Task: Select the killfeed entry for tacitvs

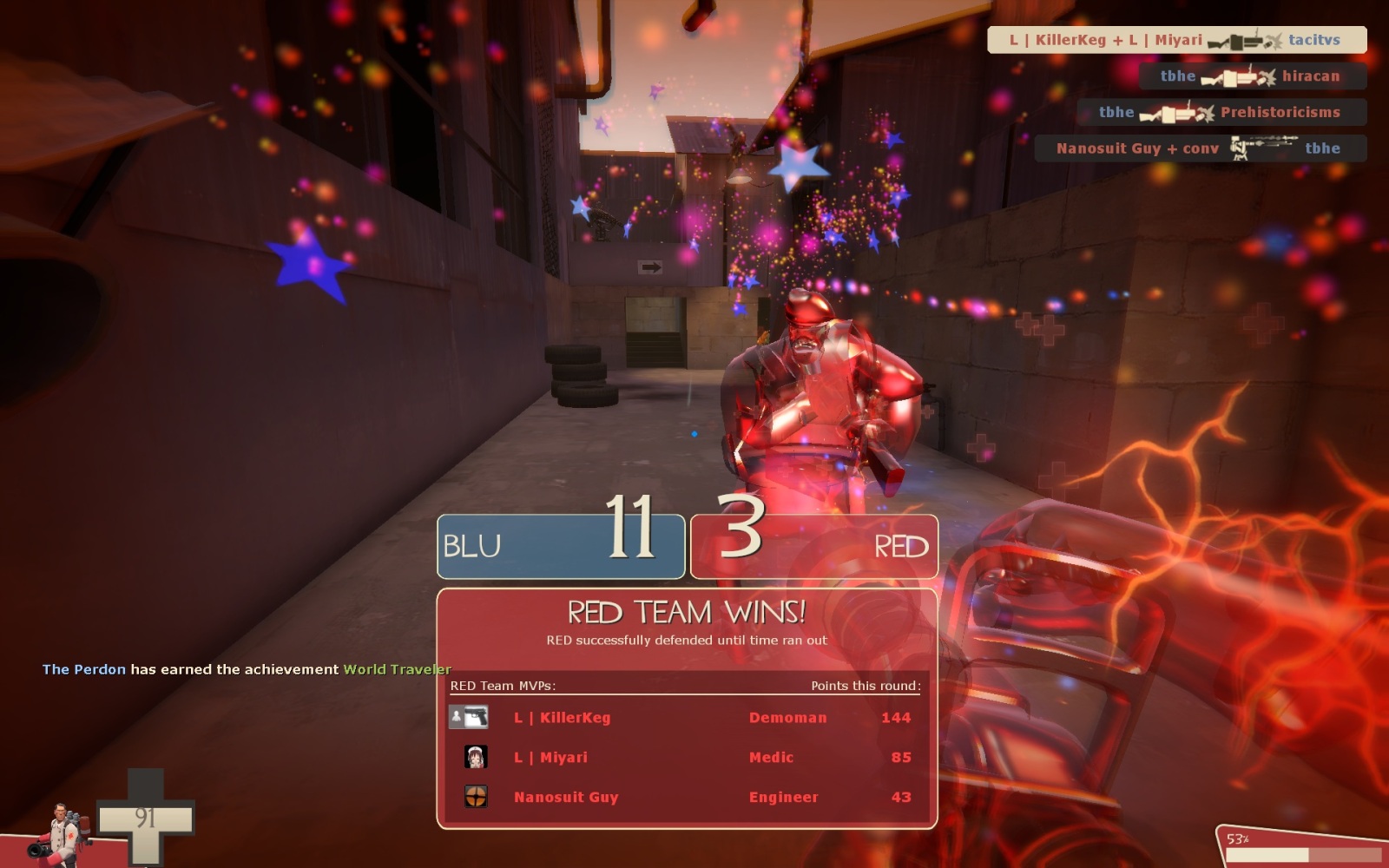Action: (x=1176, y=40)
